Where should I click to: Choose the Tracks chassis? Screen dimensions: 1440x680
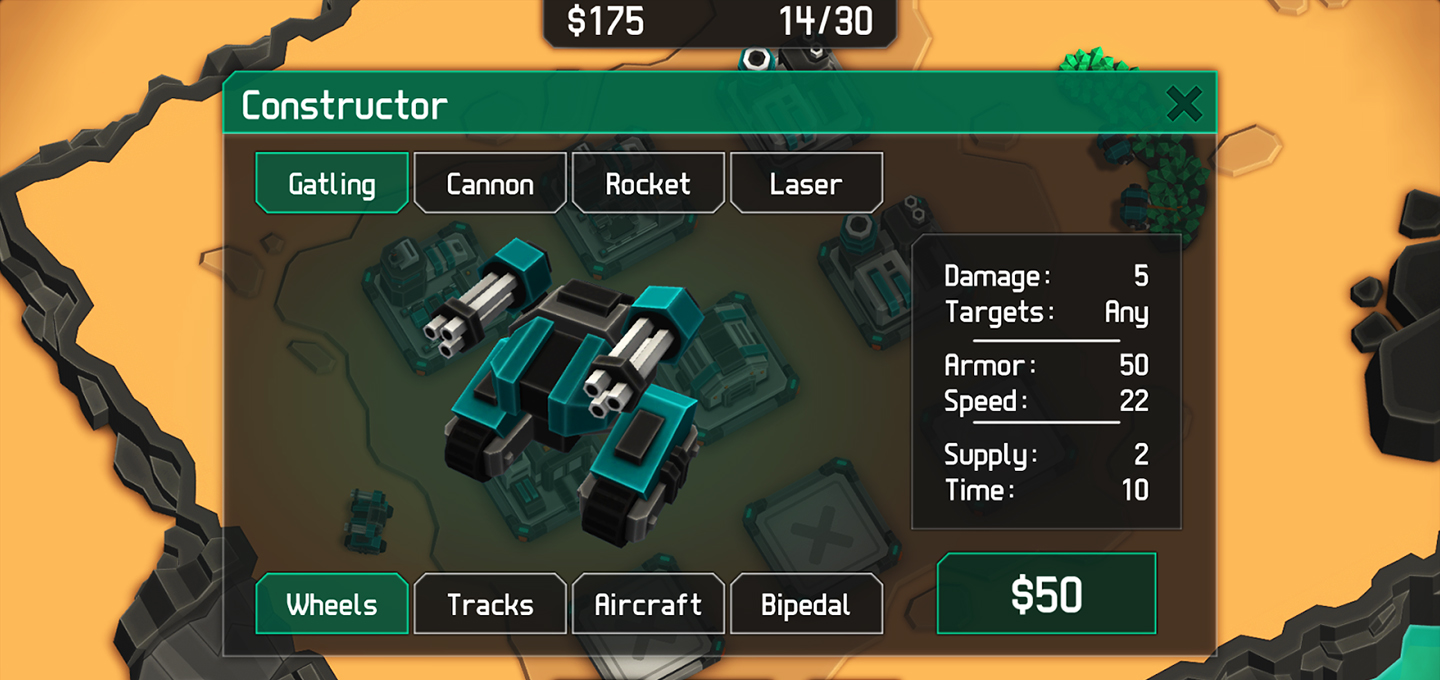490,604
